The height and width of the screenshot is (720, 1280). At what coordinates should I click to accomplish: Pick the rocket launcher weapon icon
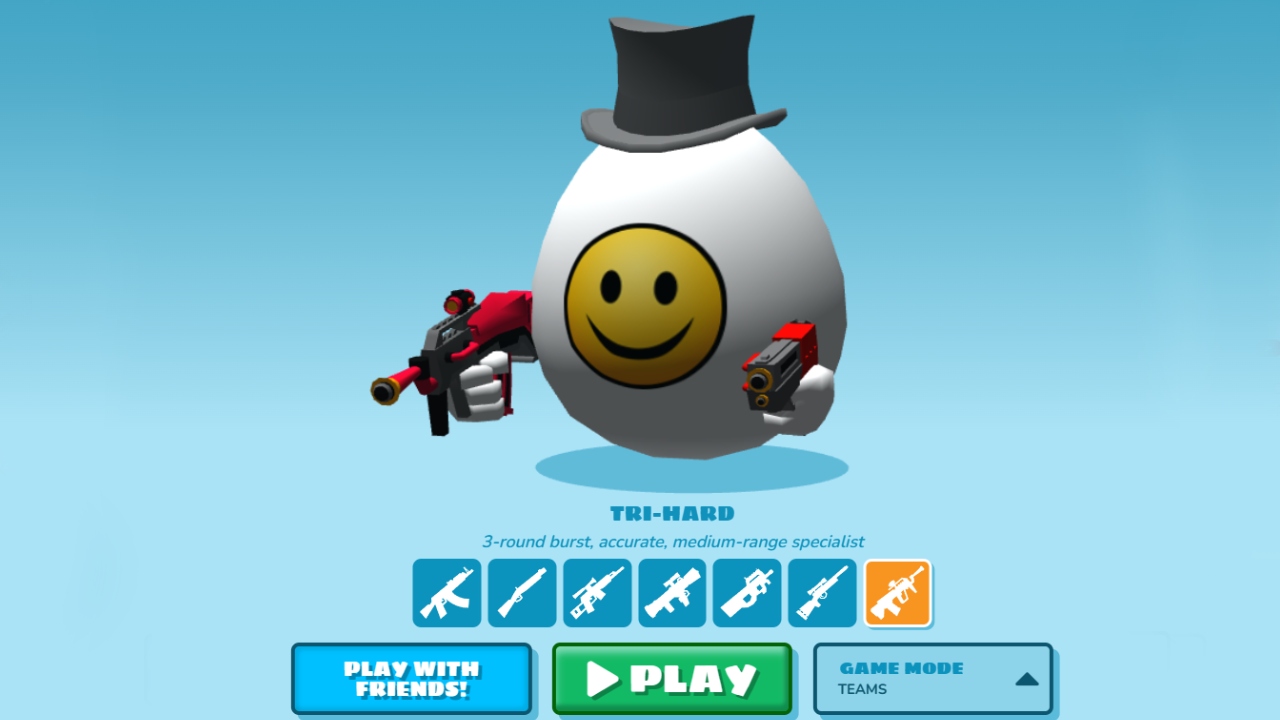pyautogui.click(x=671, y=592)
